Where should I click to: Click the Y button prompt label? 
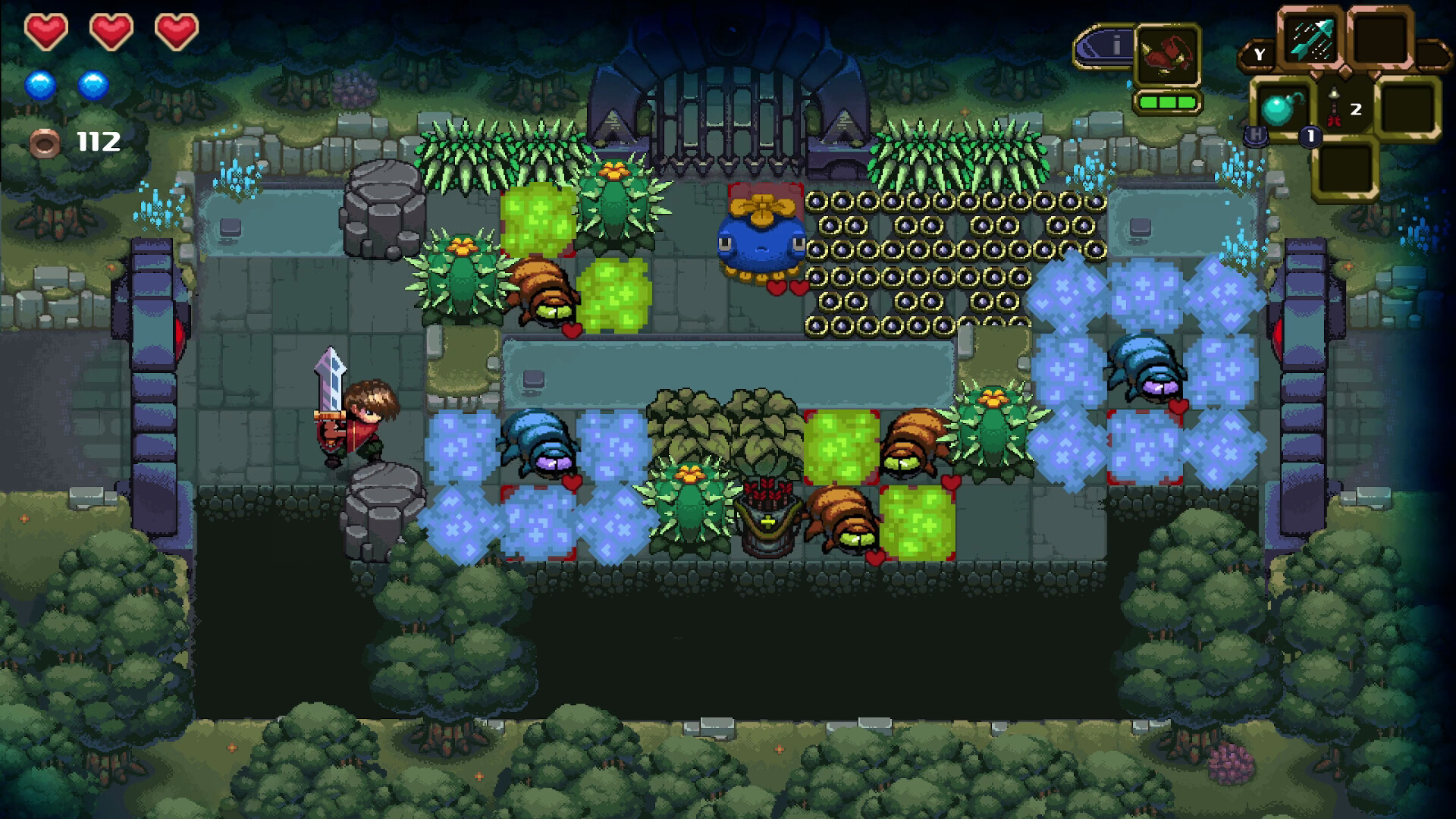click(x=1260, y=55)
